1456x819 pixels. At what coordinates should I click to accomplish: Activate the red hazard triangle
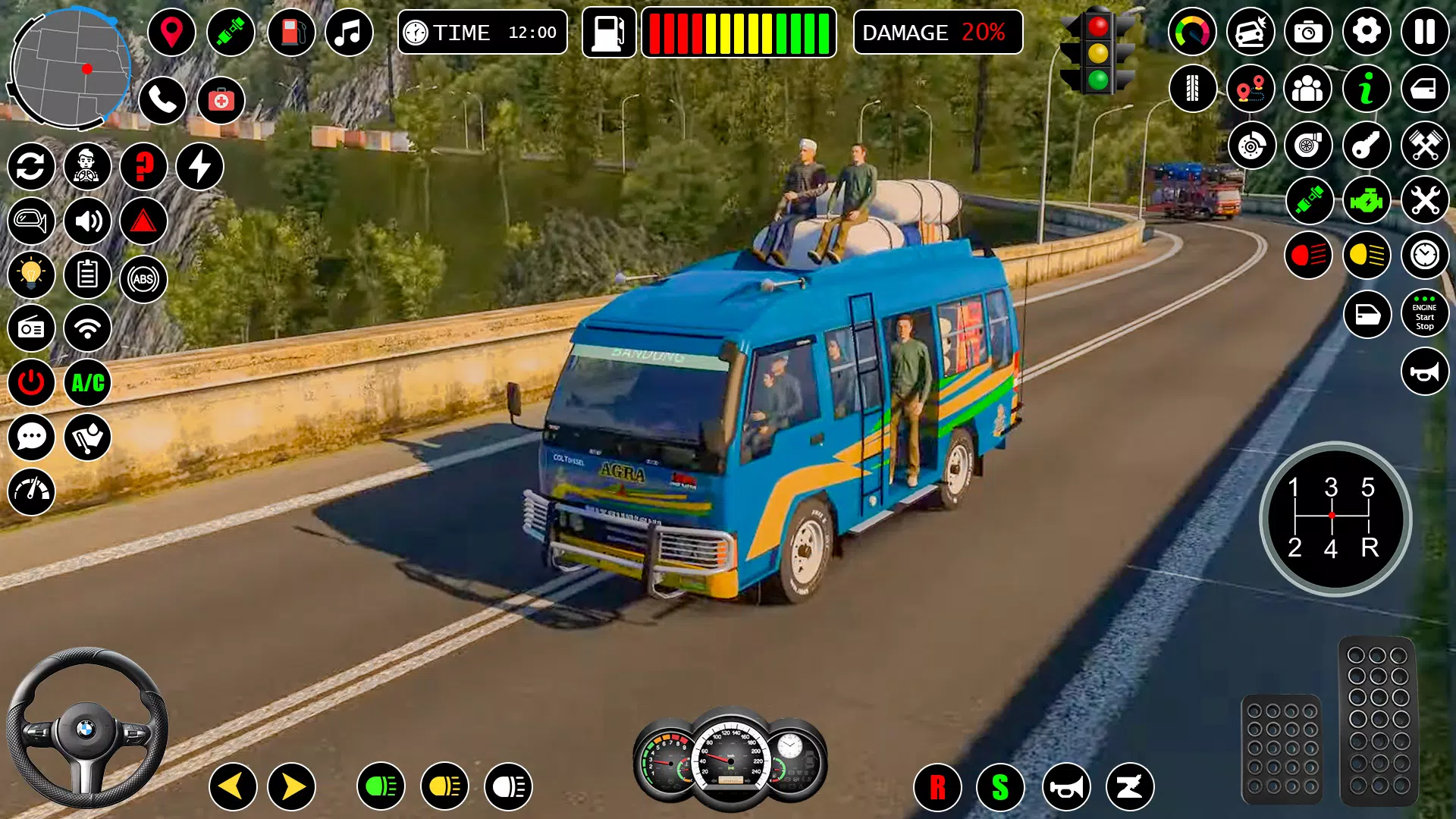143,221
